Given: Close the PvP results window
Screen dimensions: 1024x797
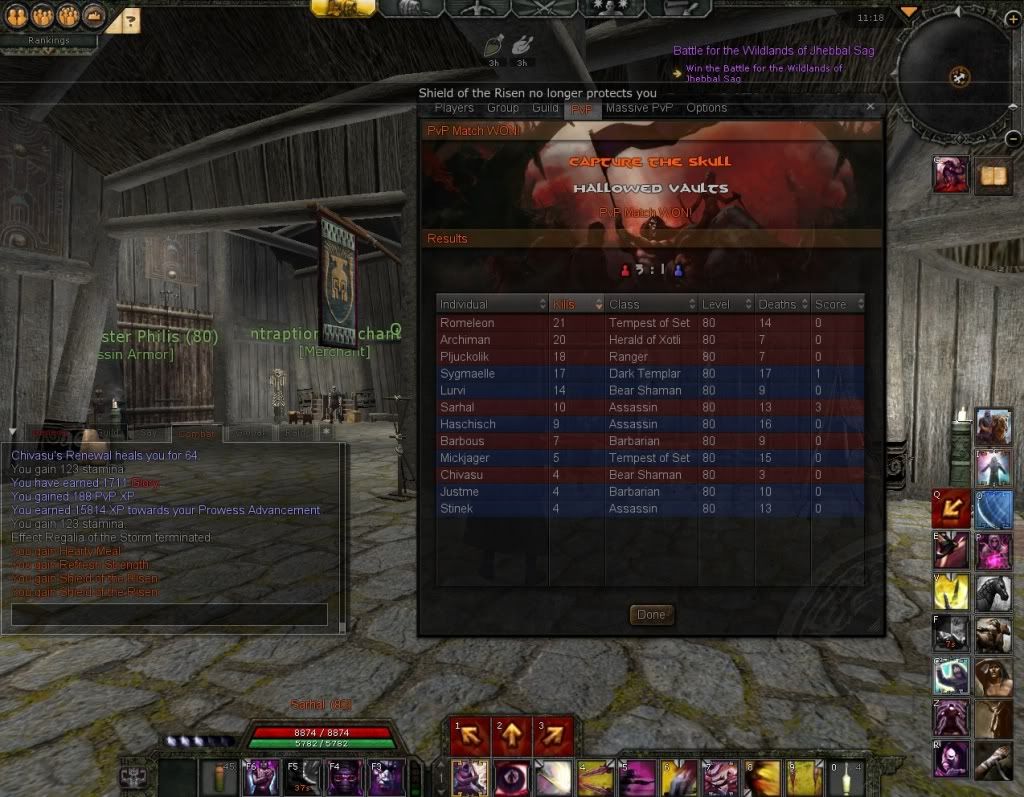Looking at the screenshot, I should coord(870,107).
